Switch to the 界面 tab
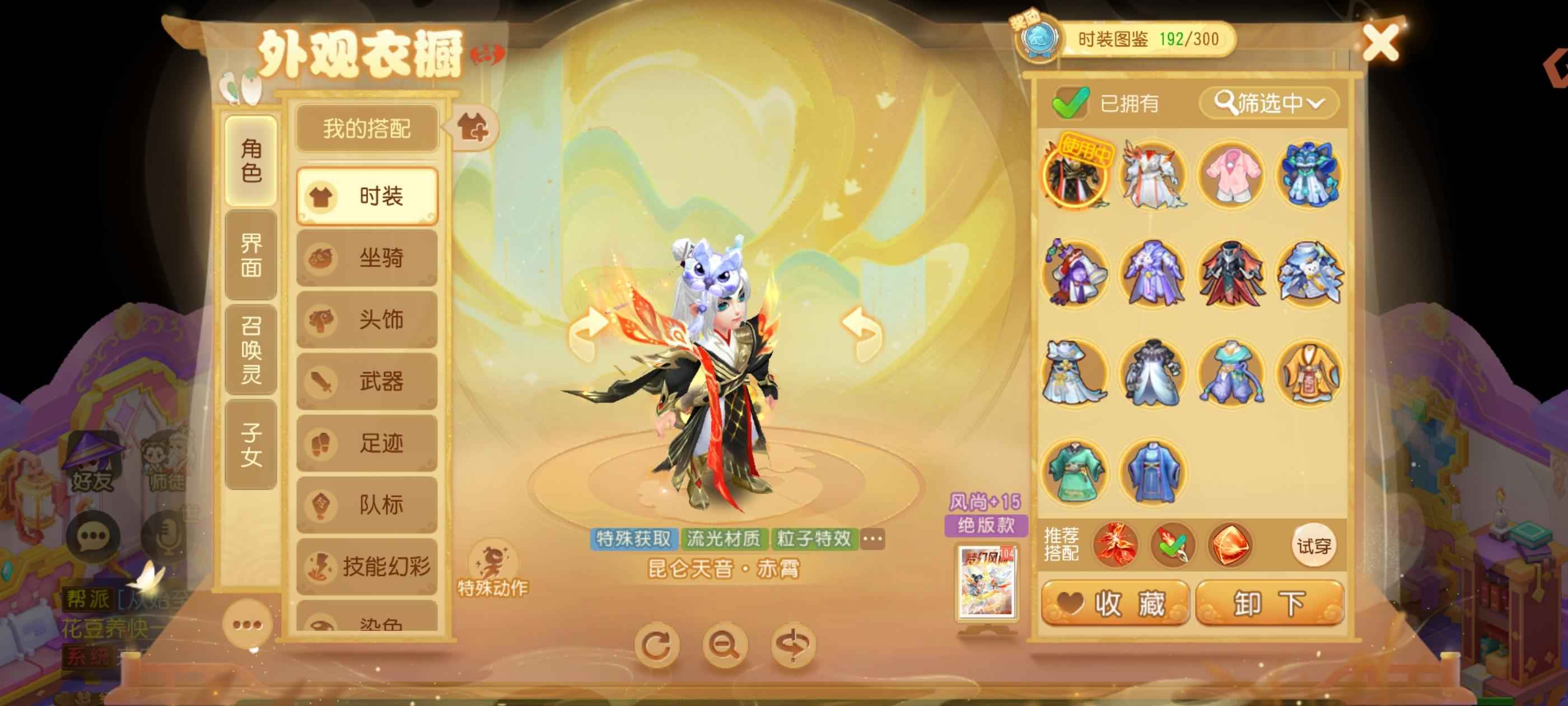1568x706 pixels. point(251,256)
